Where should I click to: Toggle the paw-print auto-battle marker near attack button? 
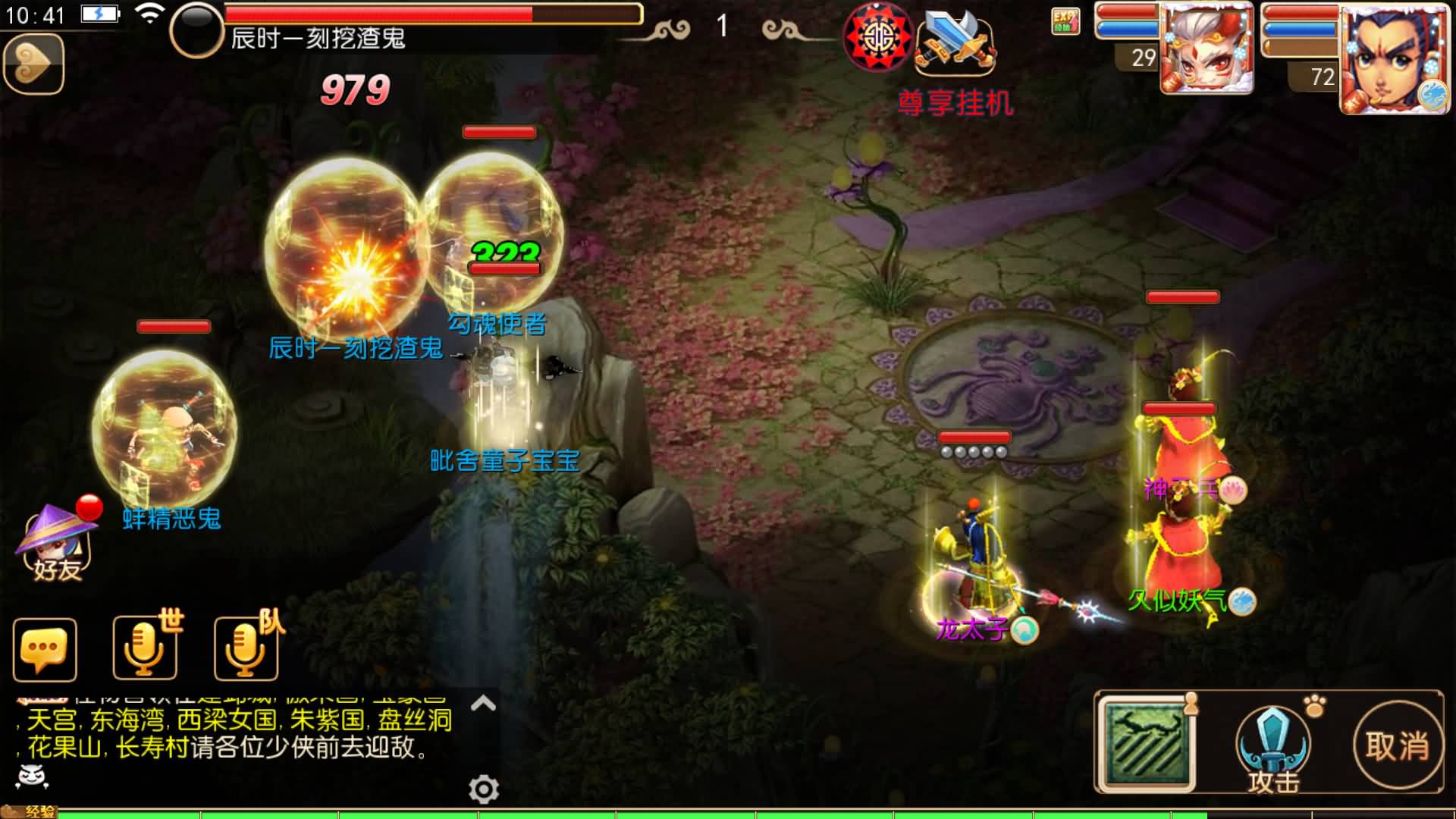coord(1314,706)
